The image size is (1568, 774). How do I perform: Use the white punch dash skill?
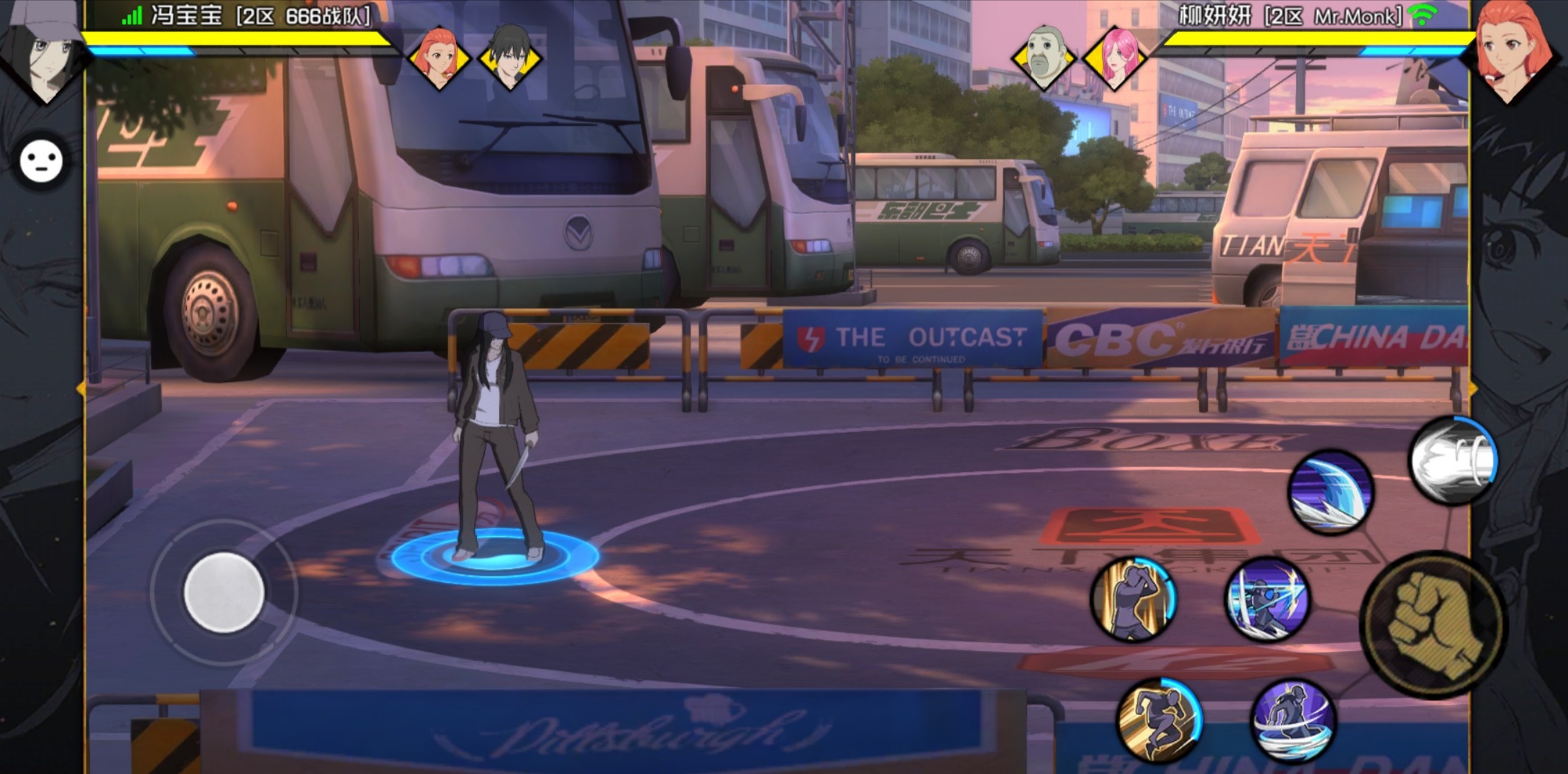point(1452,460)
